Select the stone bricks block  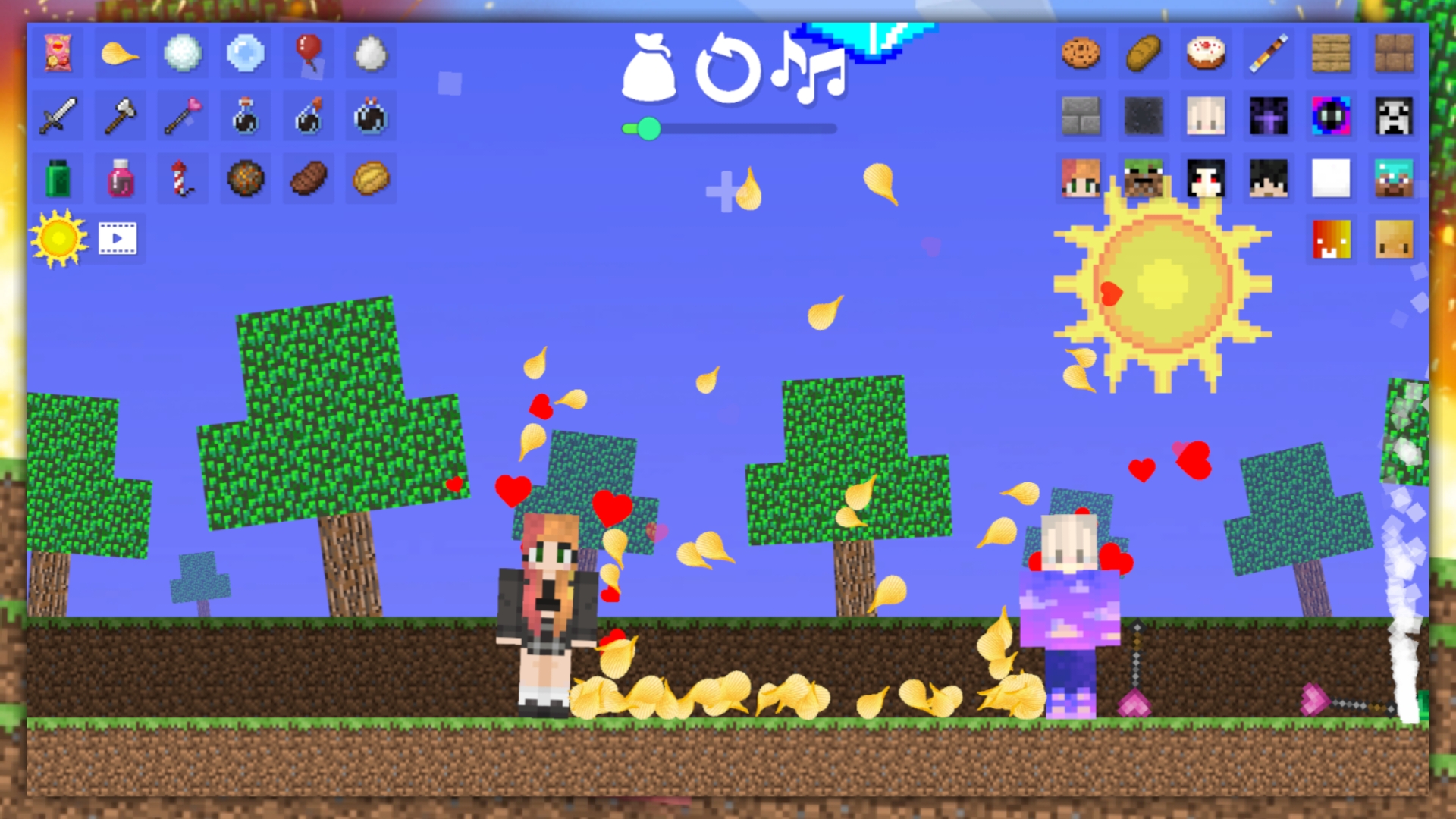[x=1080, y=116]
